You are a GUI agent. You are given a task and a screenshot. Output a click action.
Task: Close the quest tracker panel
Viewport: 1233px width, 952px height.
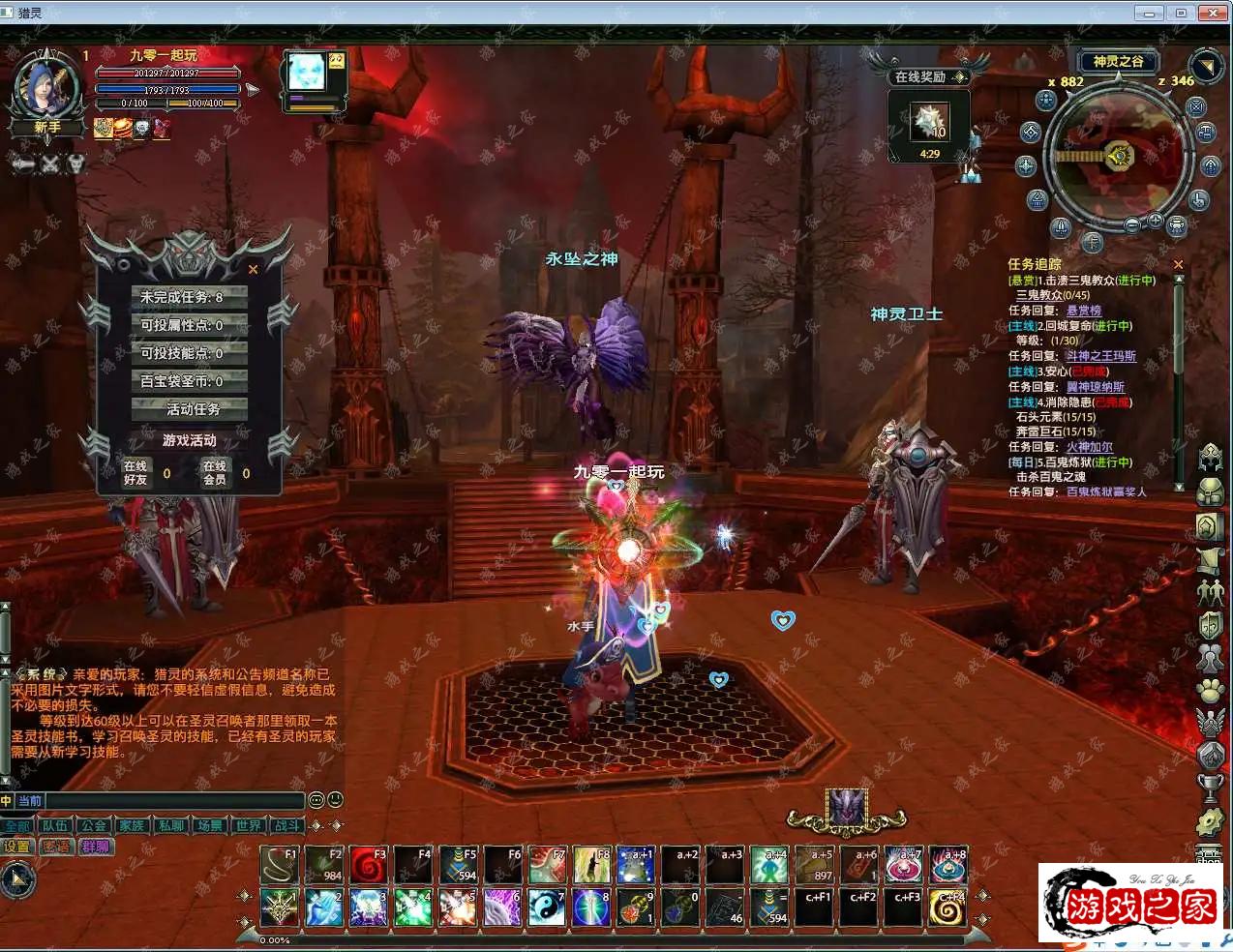point(1178,264)
